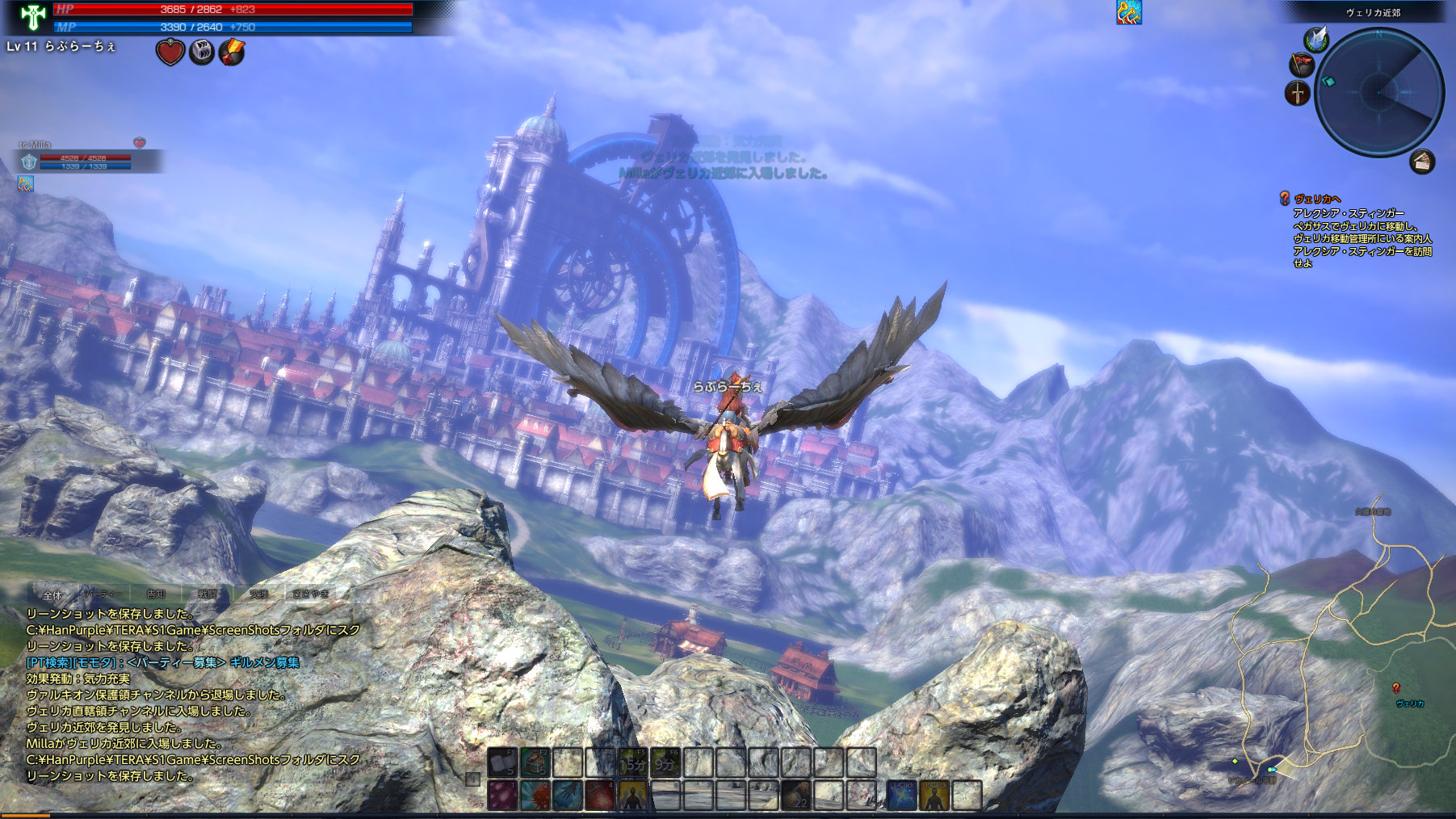The image size is (1456, 819).
Task: Select the sword icon beside minimap
Action: pyautogui.click(x=1297, y=93)
